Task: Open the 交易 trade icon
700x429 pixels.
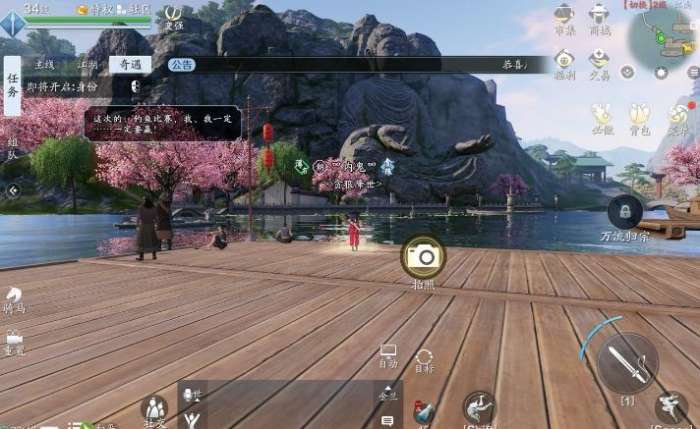Action: pos(600,64)
